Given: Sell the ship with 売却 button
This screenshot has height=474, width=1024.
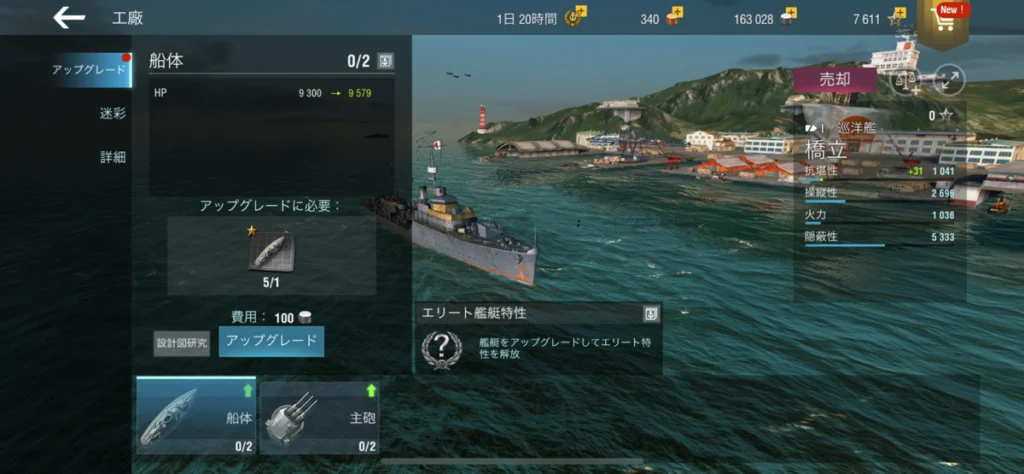Looking at the screenshot, I should (833, 80).
